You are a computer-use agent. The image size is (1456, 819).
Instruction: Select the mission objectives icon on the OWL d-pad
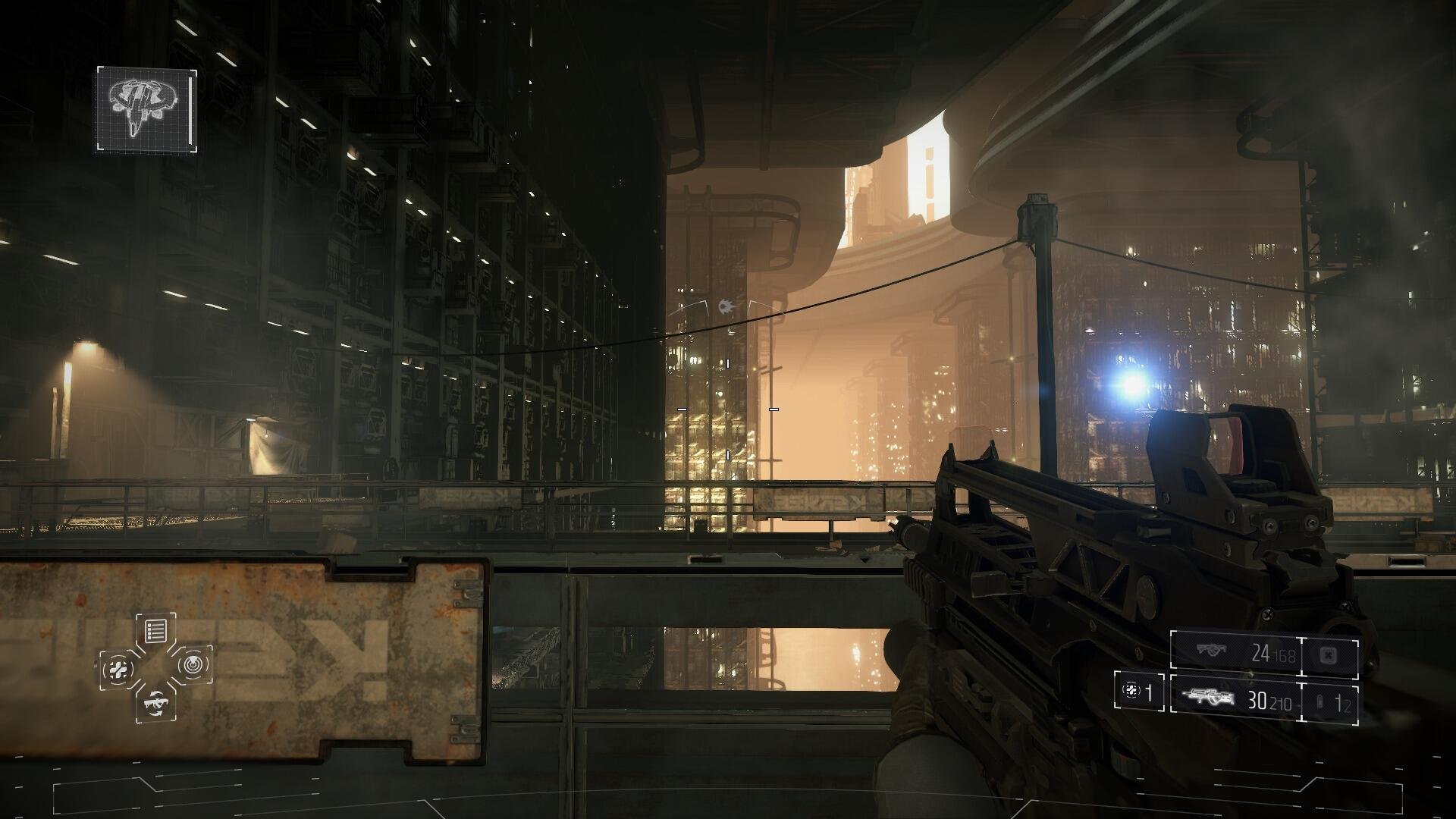click(155, 629)
